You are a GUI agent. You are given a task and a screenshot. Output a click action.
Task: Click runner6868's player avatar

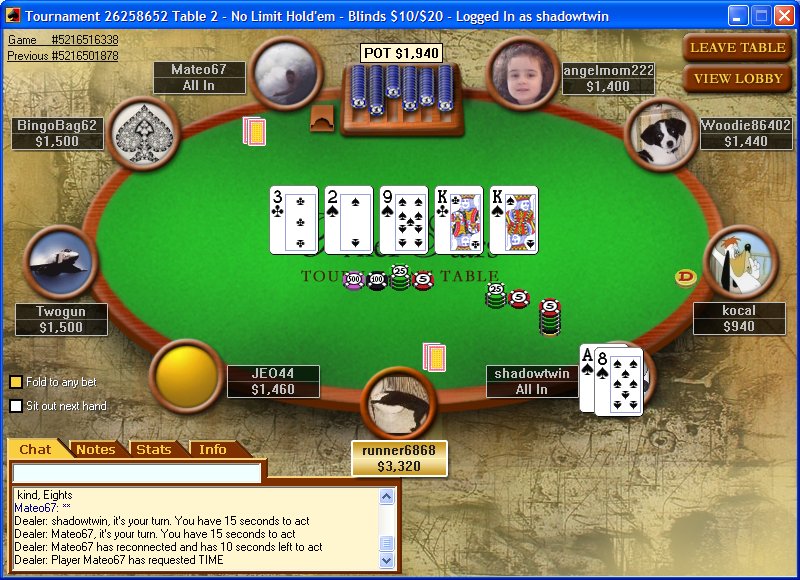click(399, 403)
